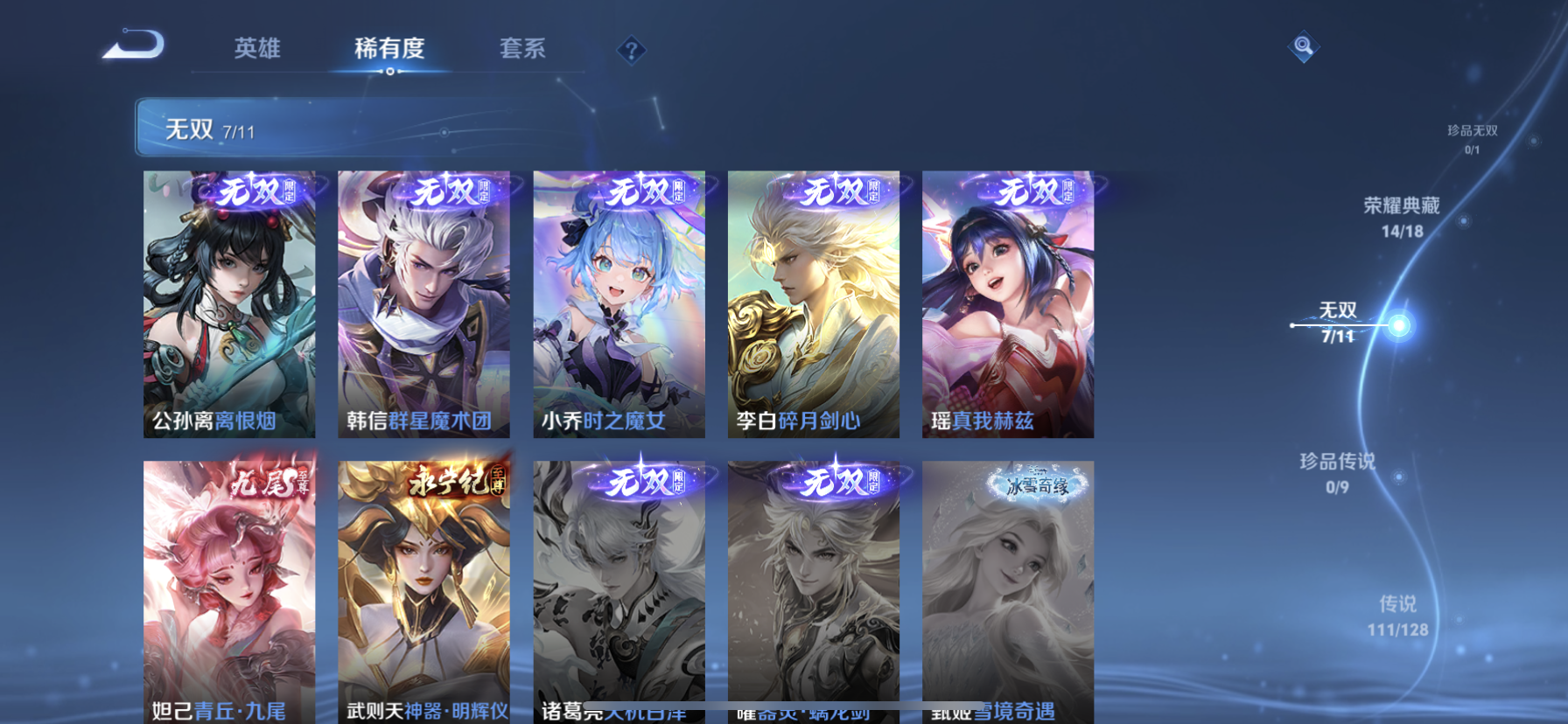This screenshot has height=724, width=1568.
Task: Click the magnifier search icon
Action: coord(1303,46)
